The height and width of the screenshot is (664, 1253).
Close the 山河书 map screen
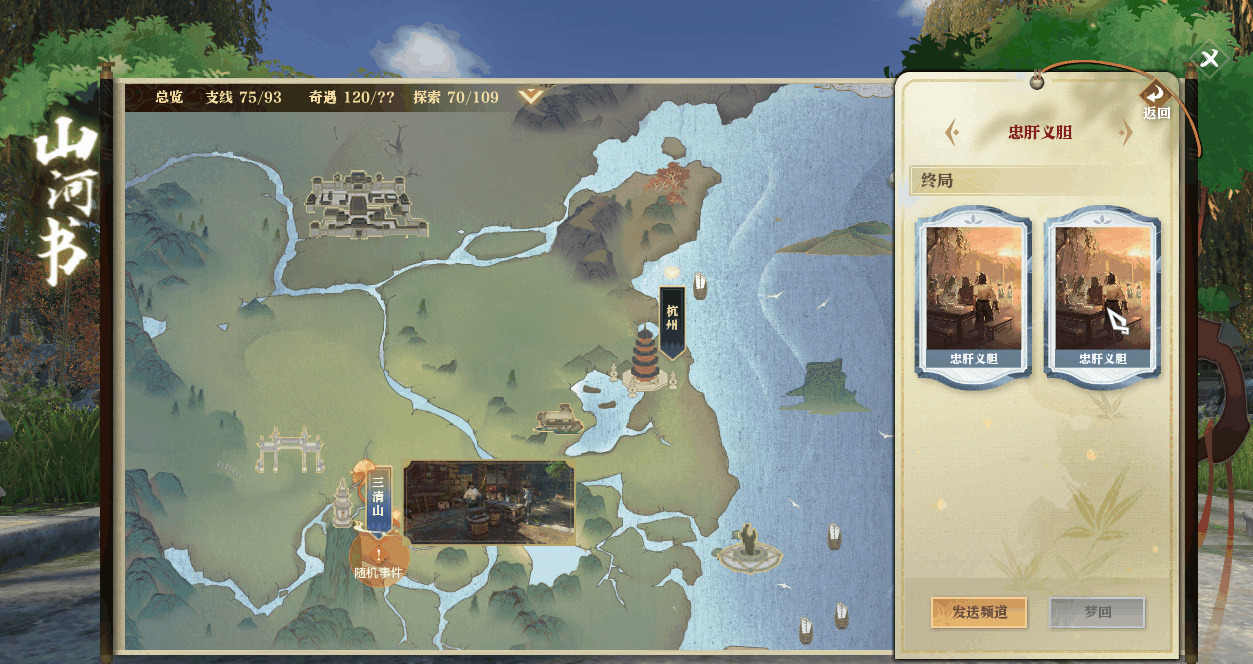click(1209, 58)
